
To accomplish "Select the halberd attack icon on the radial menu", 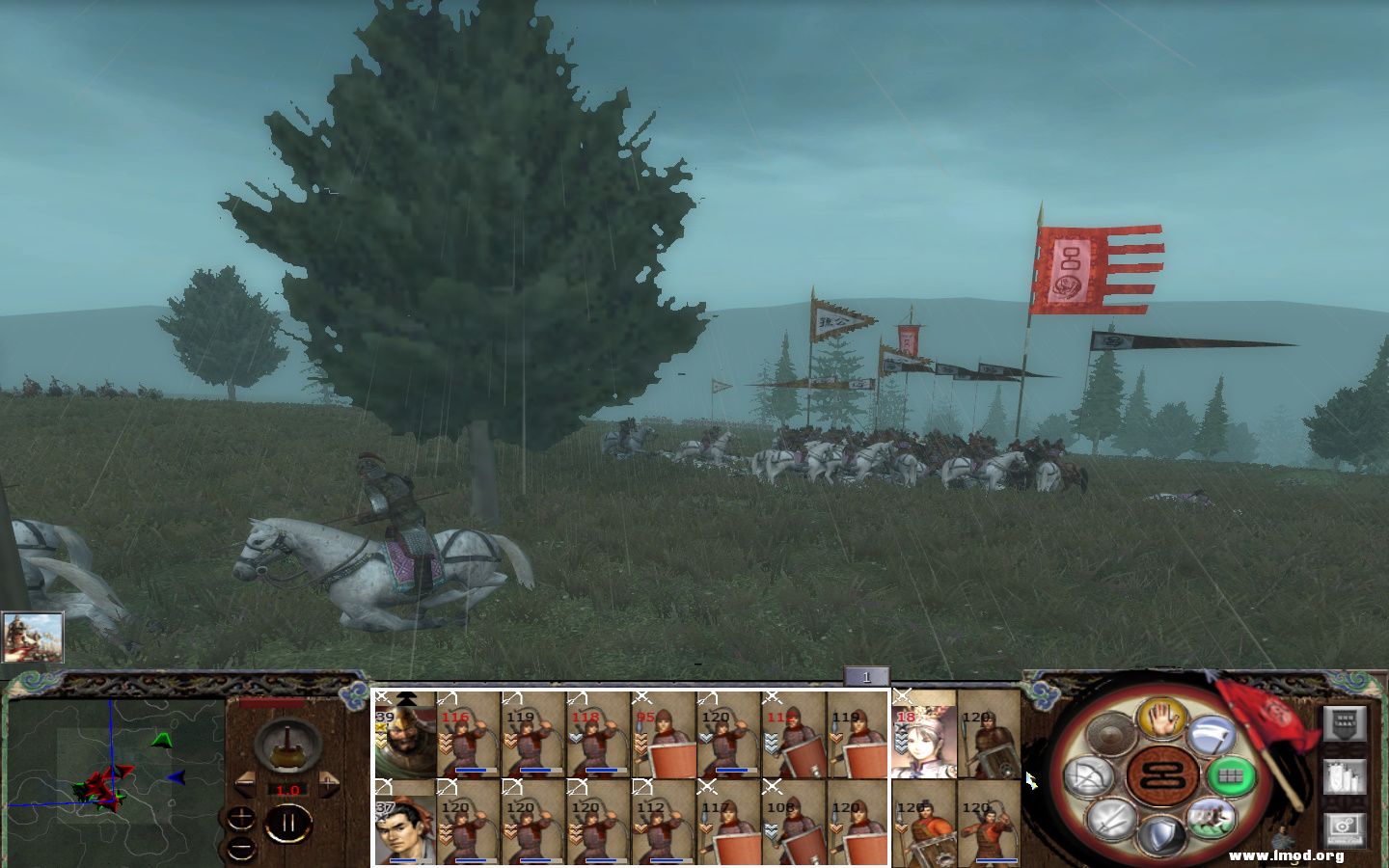I will (1211, 735).
